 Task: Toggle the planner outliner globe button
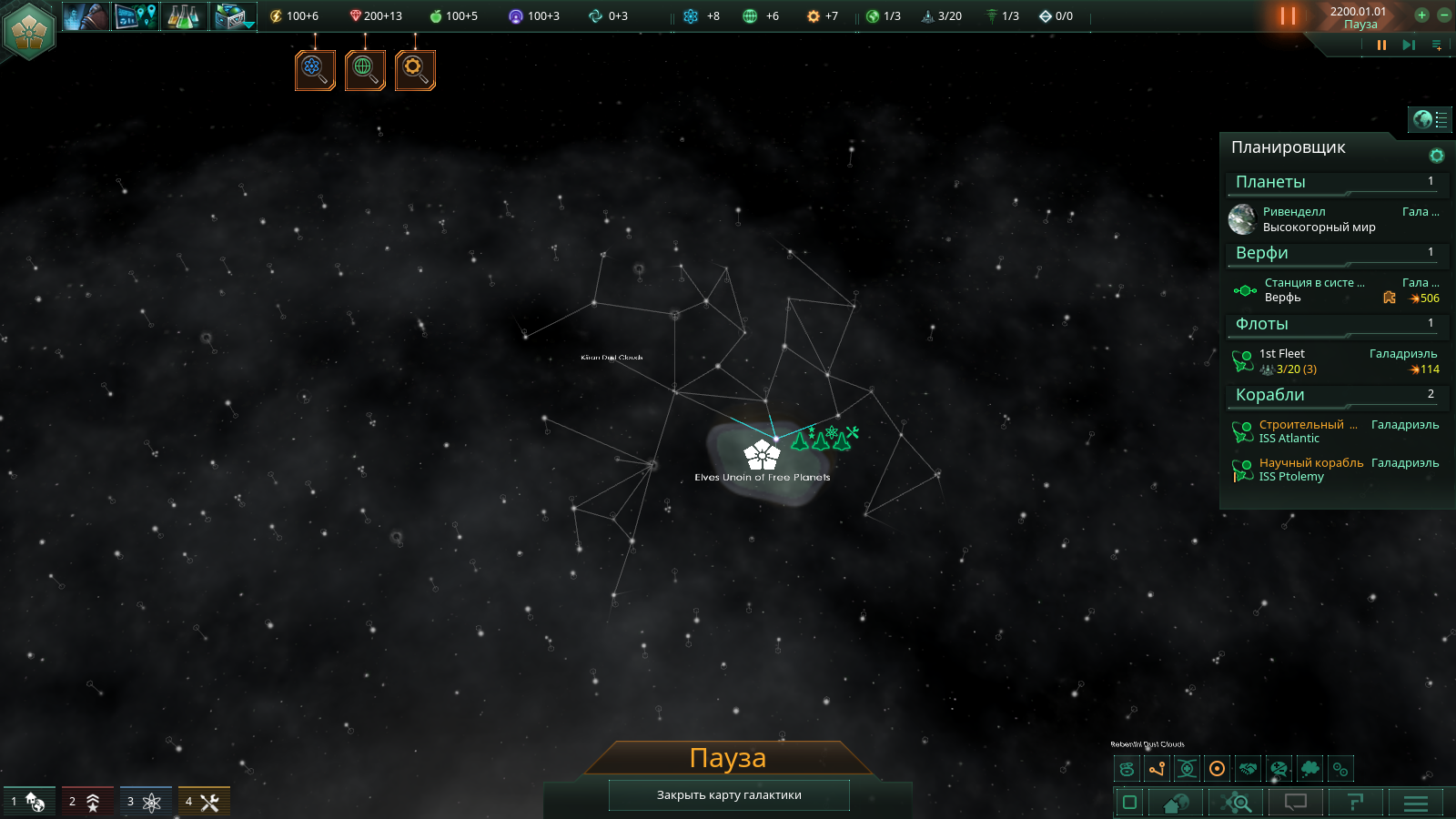(1430, 119)
